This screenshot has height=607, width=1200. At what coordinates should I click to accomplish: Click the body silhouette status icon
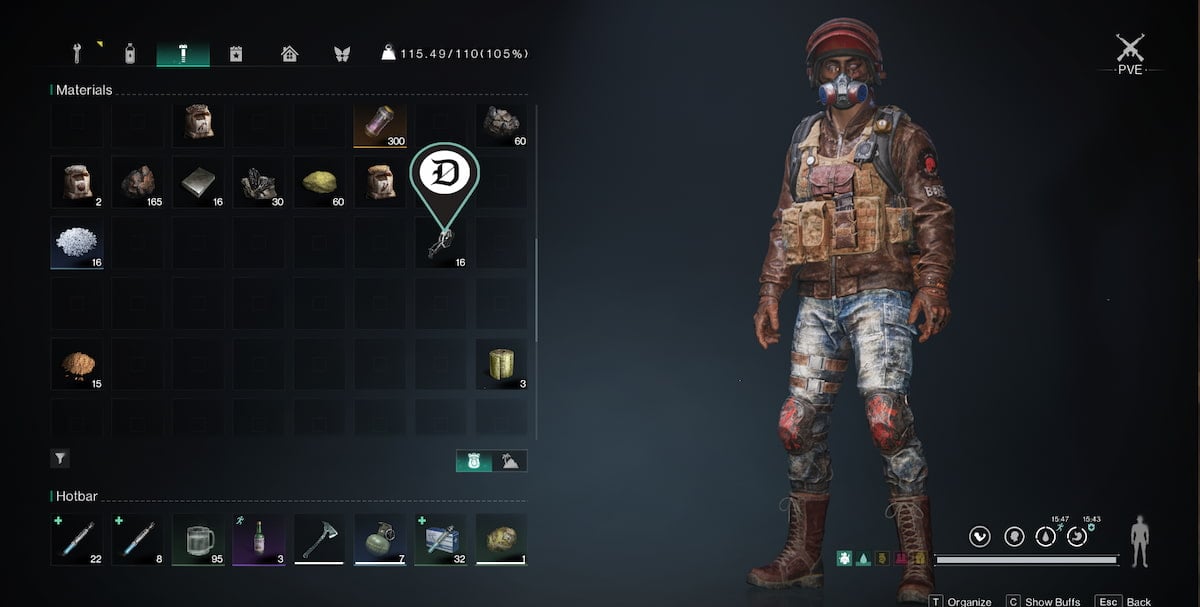tap(1139, 541)
